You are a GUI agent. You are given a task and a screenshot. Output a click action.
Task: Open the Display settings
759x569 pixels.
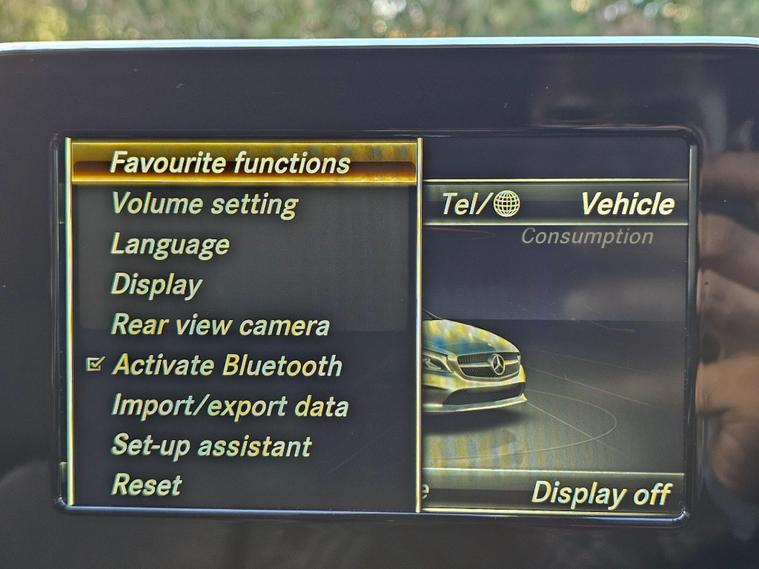click(156, 285)
